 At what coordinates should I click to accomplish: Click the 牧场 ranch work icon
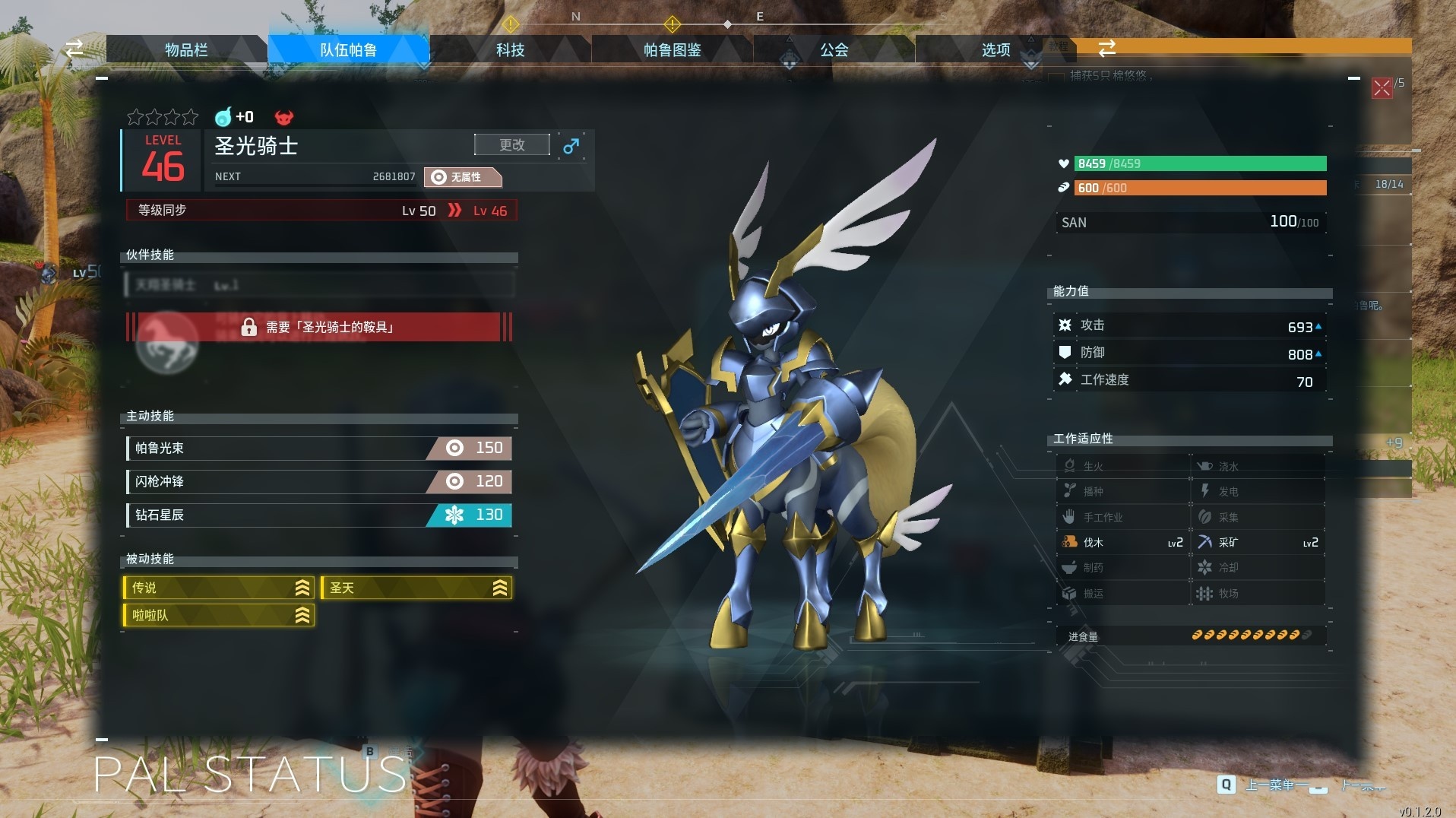pyautogui.click(x=1206, y=593)
